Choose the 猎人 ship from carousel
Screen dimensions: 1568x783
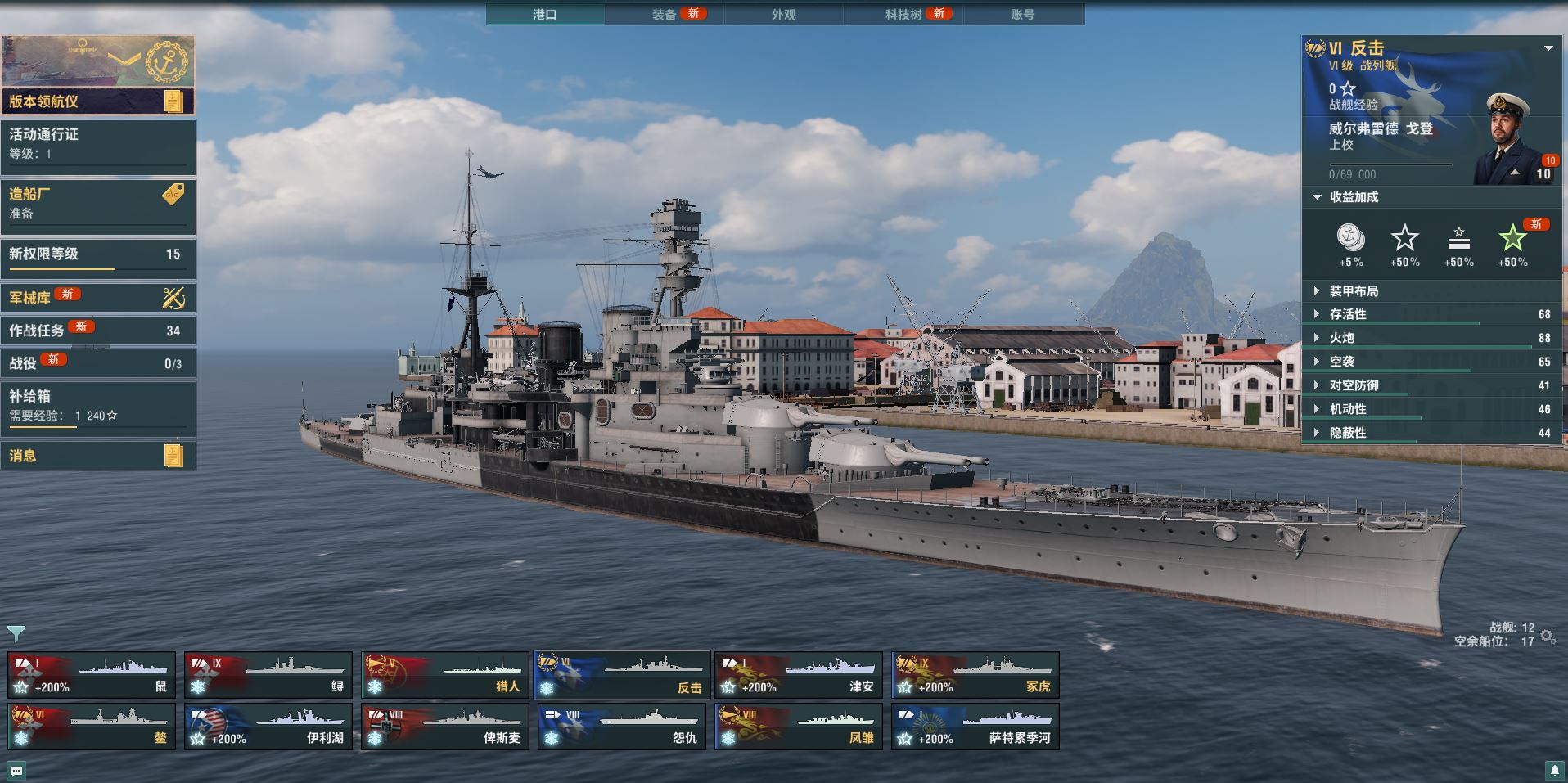click(445, 675)
